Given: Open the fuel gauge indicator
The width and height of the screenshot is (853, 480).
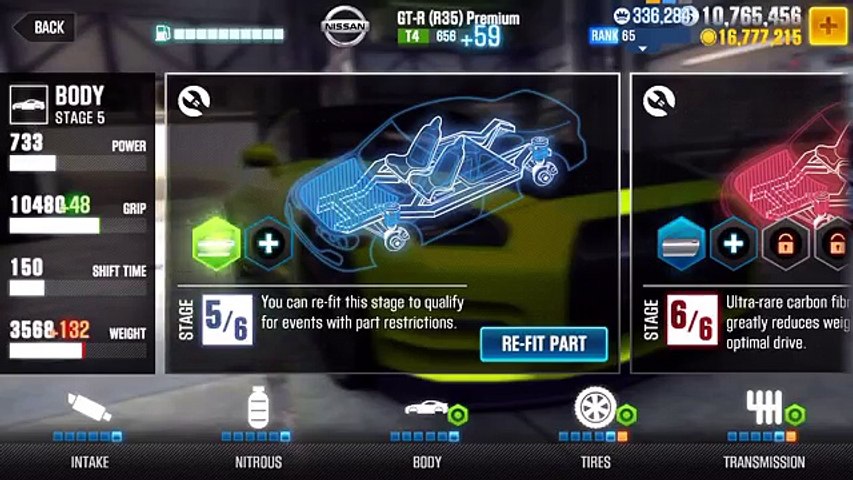Looking at the screenshot, I should tap(219, 34).
